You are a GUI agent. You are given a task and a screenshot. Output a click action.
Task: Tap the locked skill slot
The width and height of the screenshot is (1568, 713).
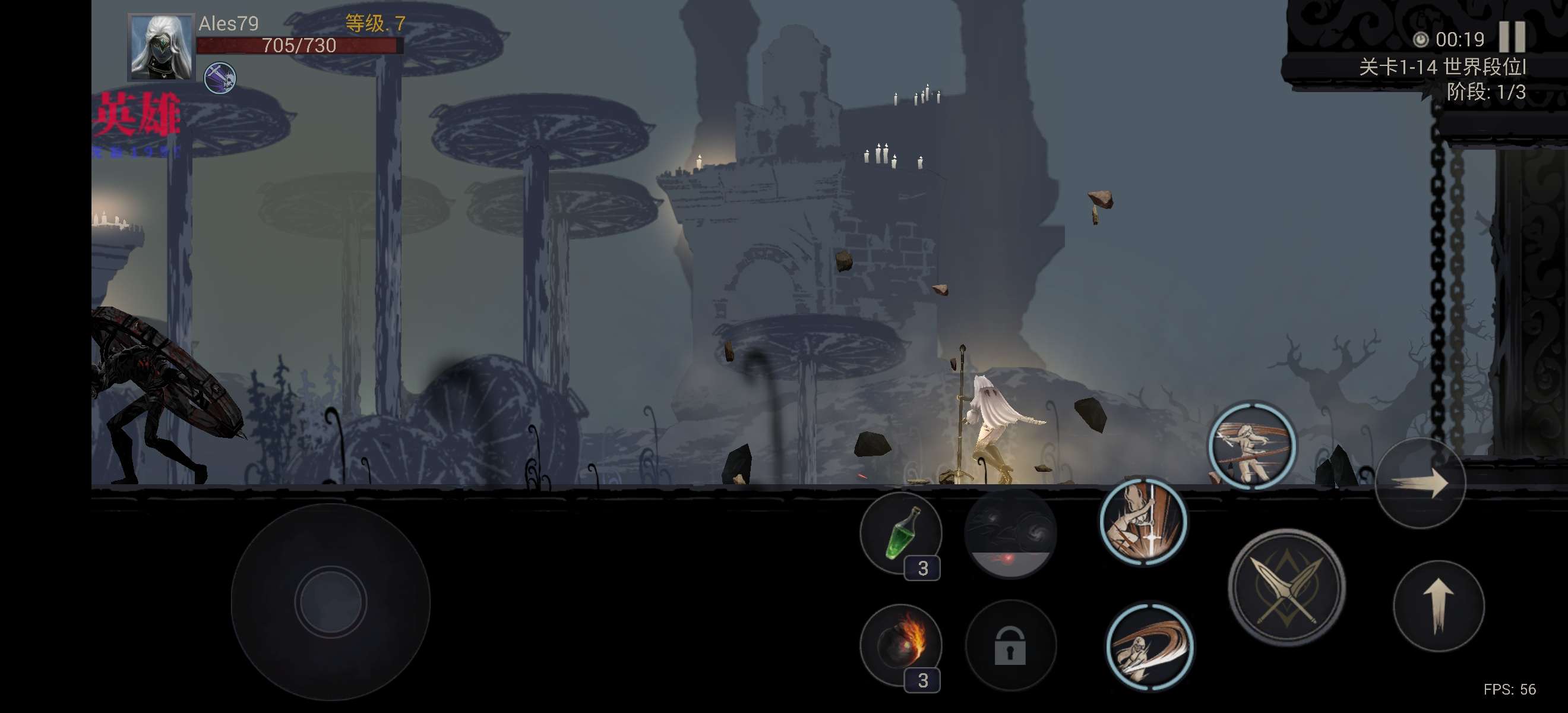tap(1010, 645)
